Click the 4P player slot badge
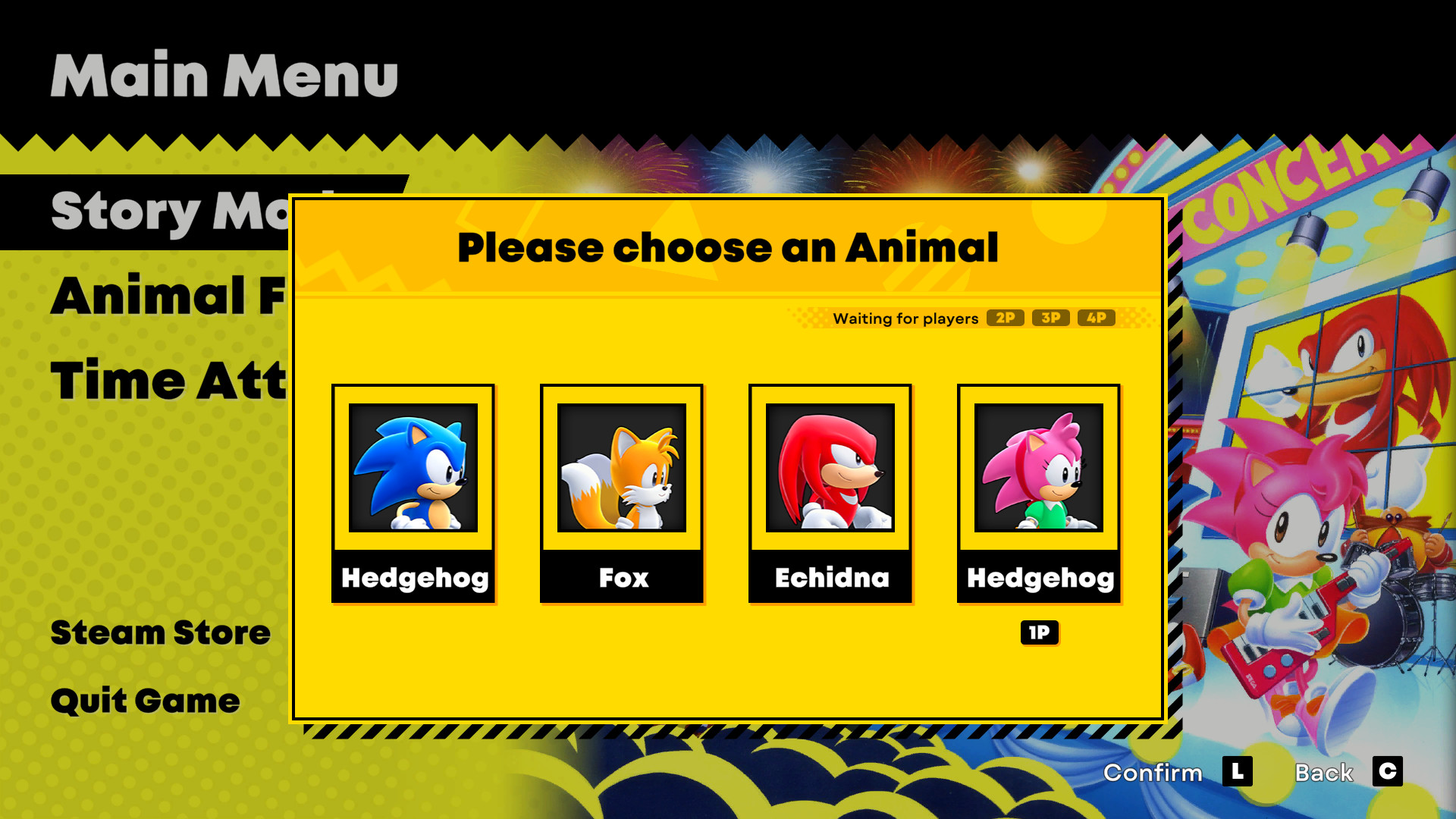Viewport: 1456px width, 819px height. [x=1097, y=318]
